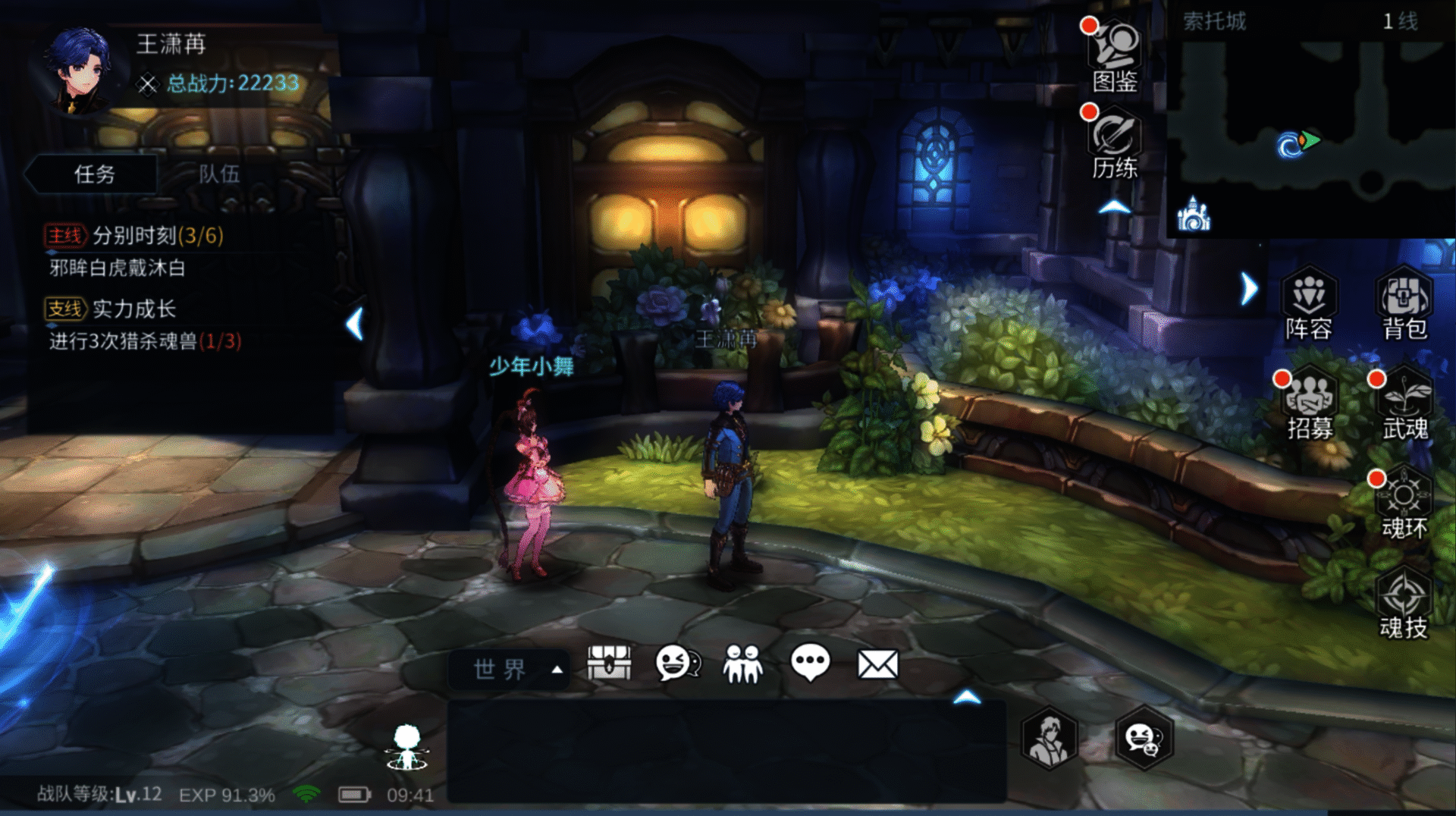Switch to the 队伍 team tab
The height and width of the screenshot is (816, 1456).
point(219,174)
